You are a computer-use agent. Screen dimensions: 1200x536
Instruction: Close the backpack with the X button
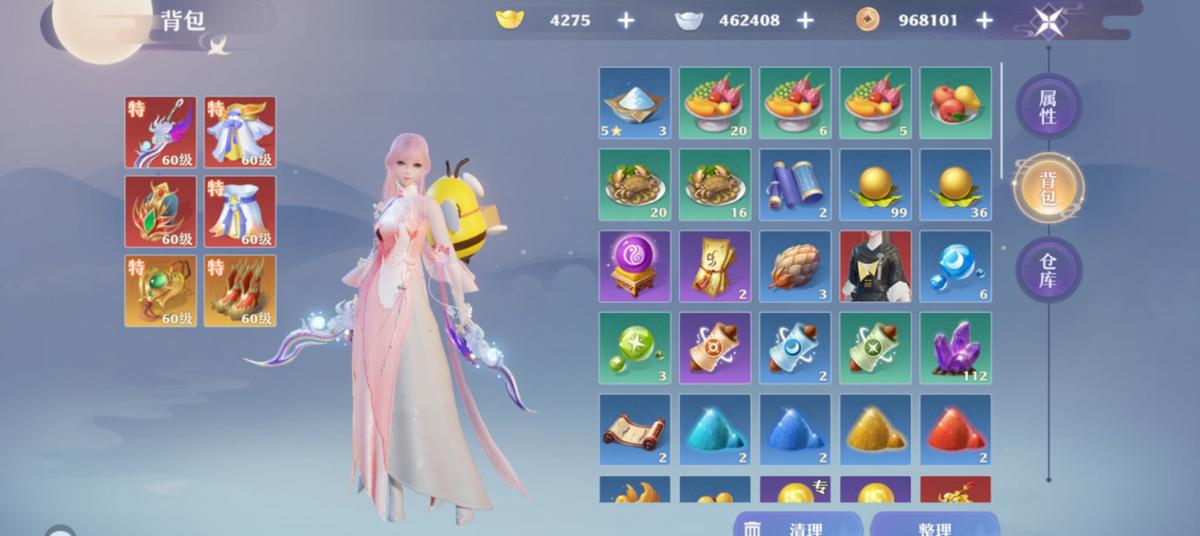point(1048,21)
